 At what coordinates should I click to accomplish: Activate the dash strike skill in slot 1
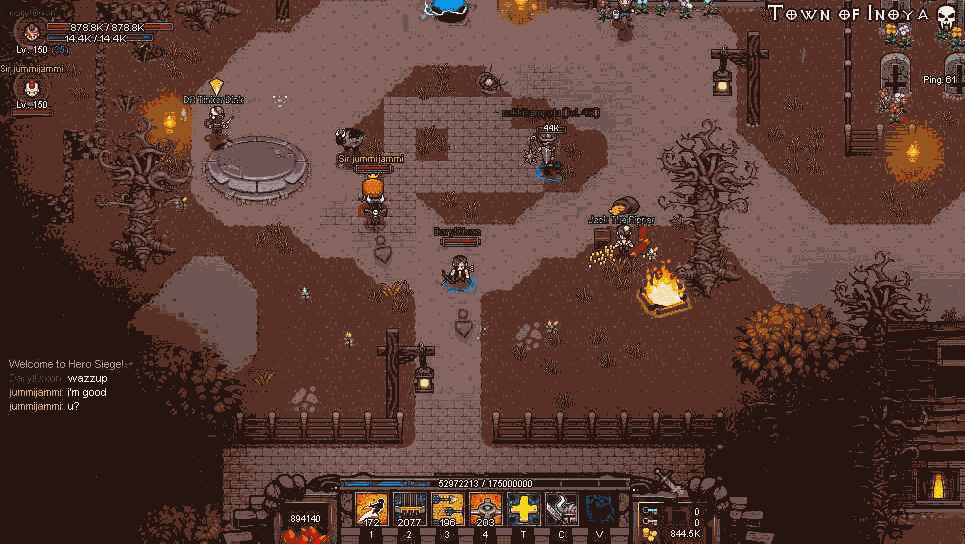pyautogui.click(x=372, y=509)
